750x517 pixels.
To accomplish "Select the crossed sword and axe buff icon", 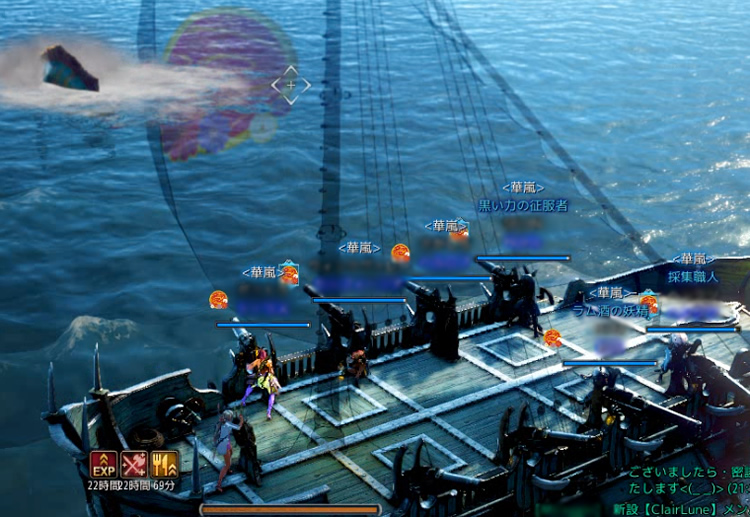I will [x=134, y=465].
